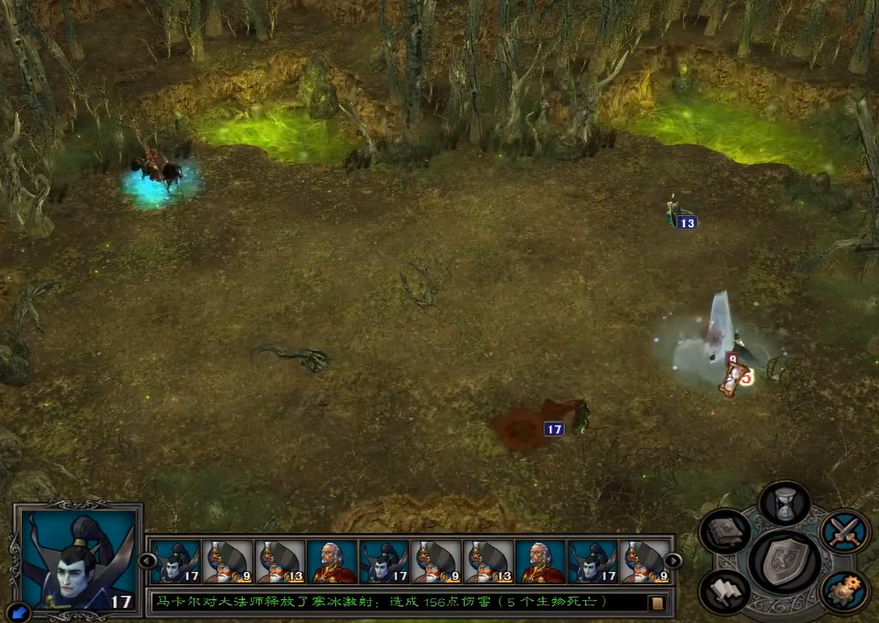
Task: Open the spellbook
Action: [x=725, y=530]
